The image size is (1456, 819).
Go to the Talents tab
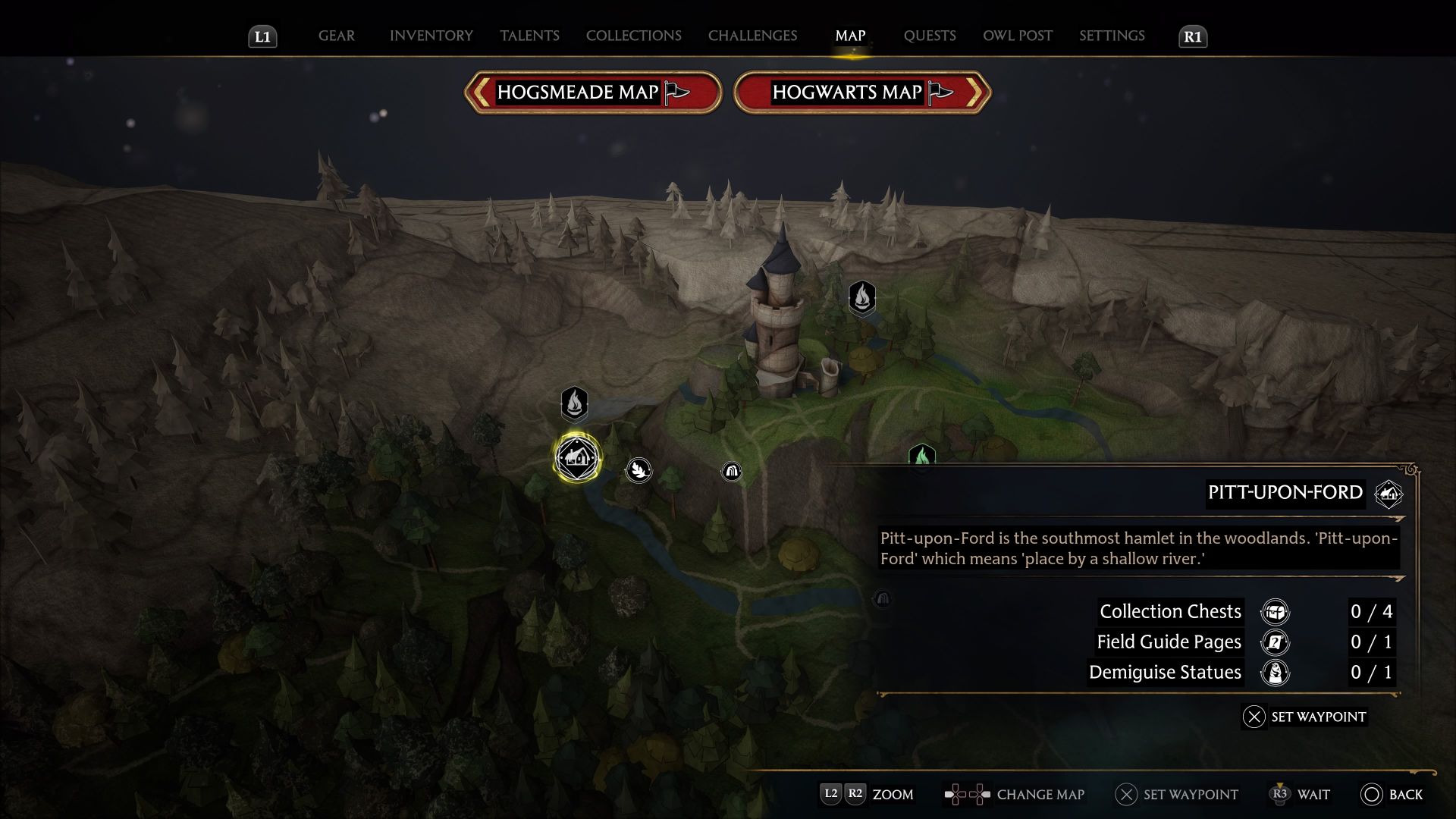(529, 36)
